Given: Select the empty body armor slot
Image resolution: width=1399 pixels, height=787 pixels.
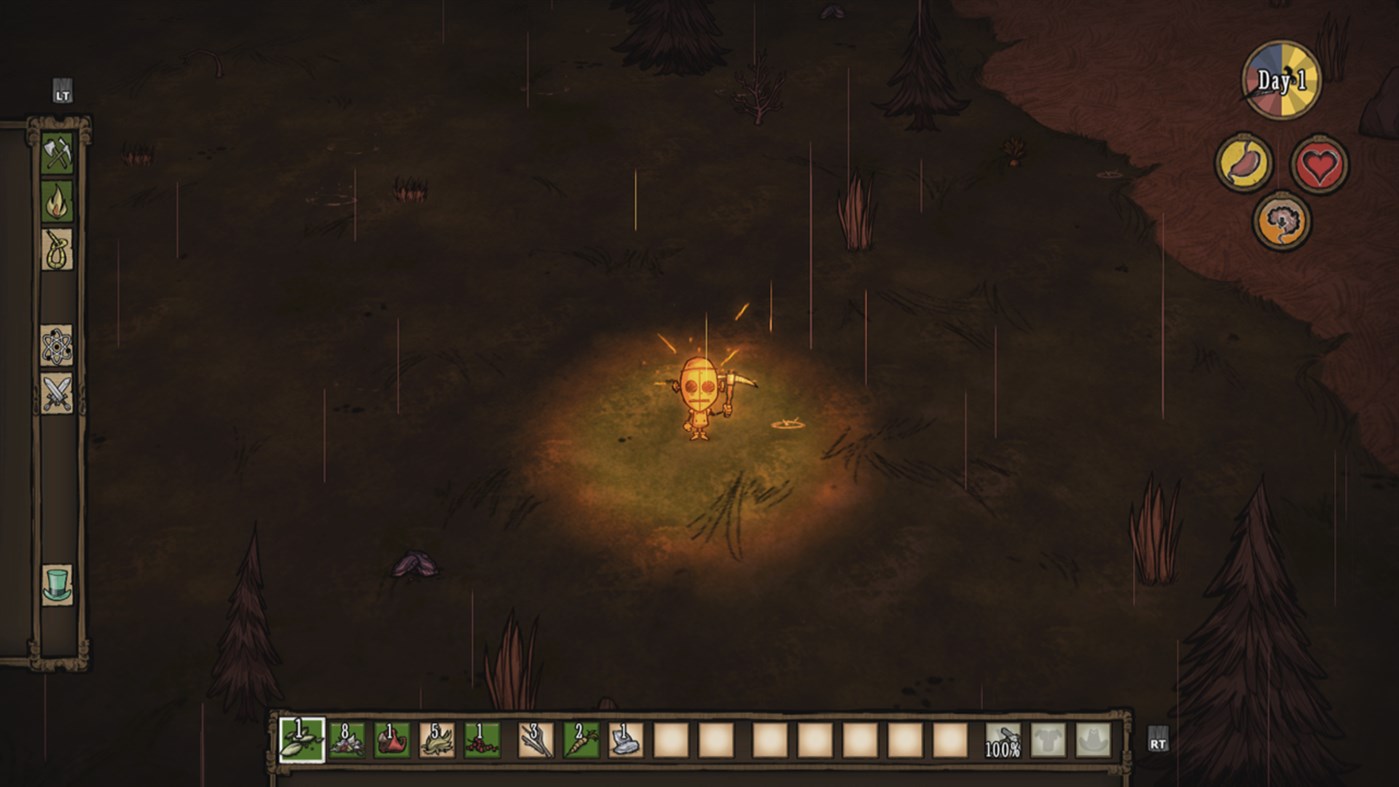Looking at the screenshot, I should (1048, 740).
